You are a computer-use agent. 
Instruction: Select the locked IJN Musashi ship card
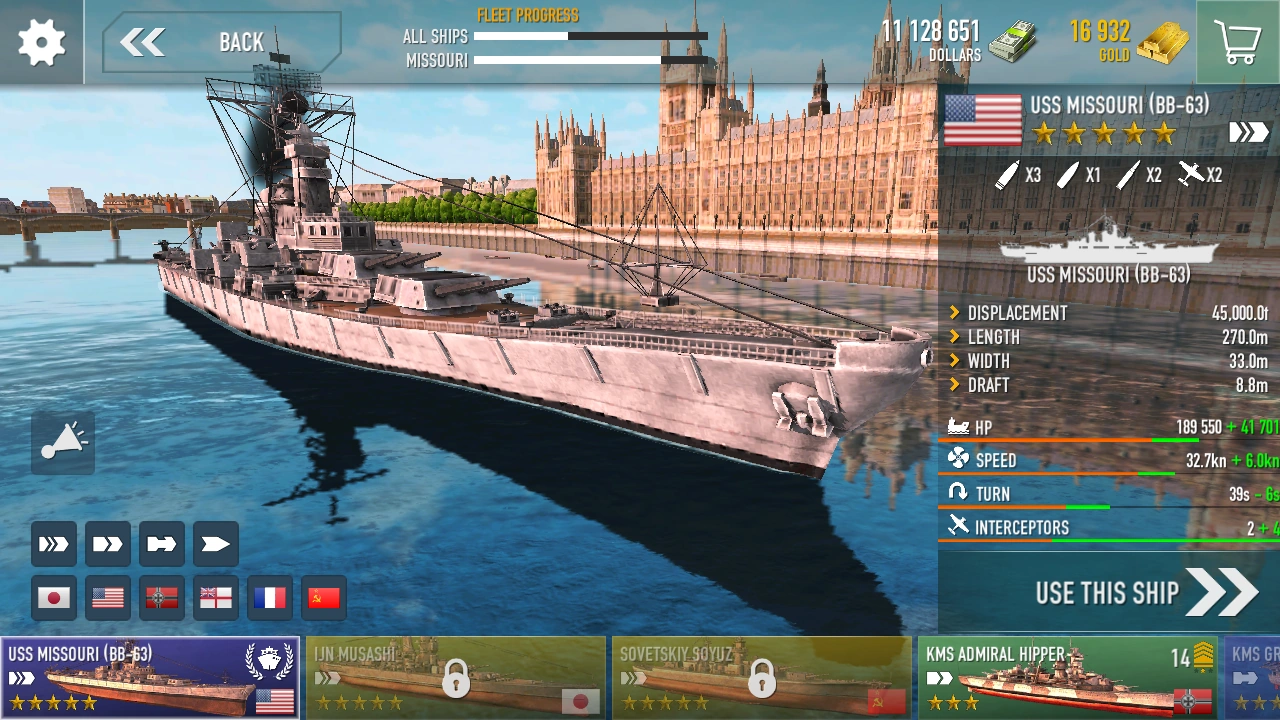pyautogui.click(x=455, y=677)
